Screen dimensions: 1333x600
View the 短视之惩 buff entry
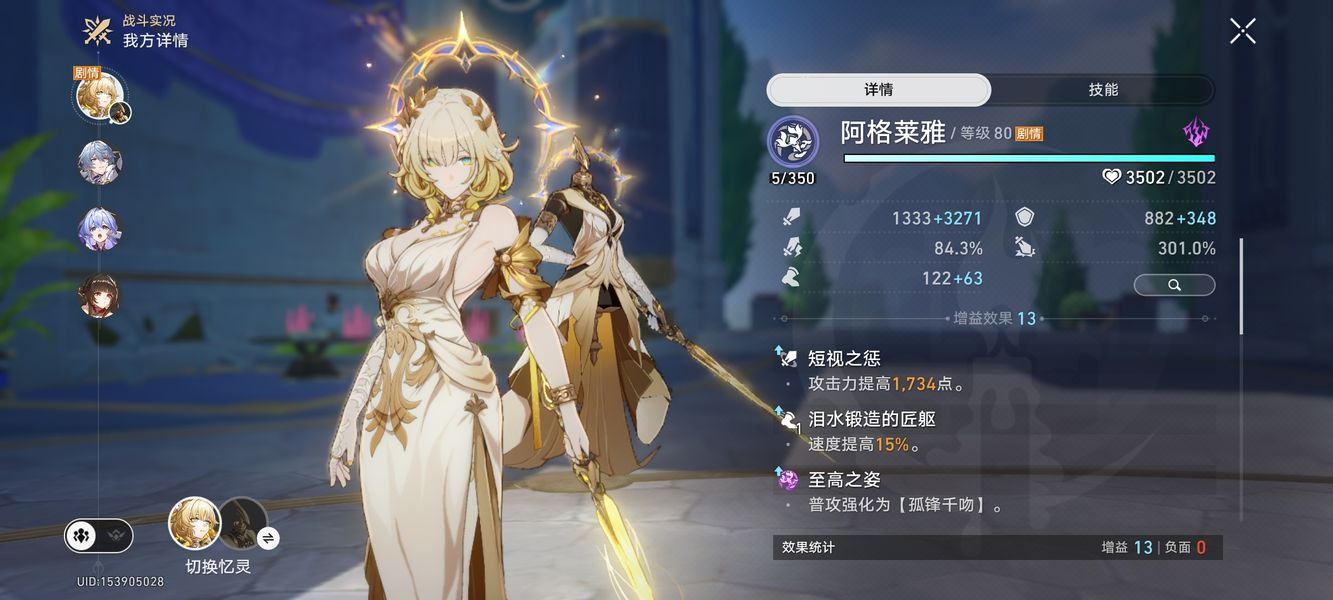(x=844, y=358)
